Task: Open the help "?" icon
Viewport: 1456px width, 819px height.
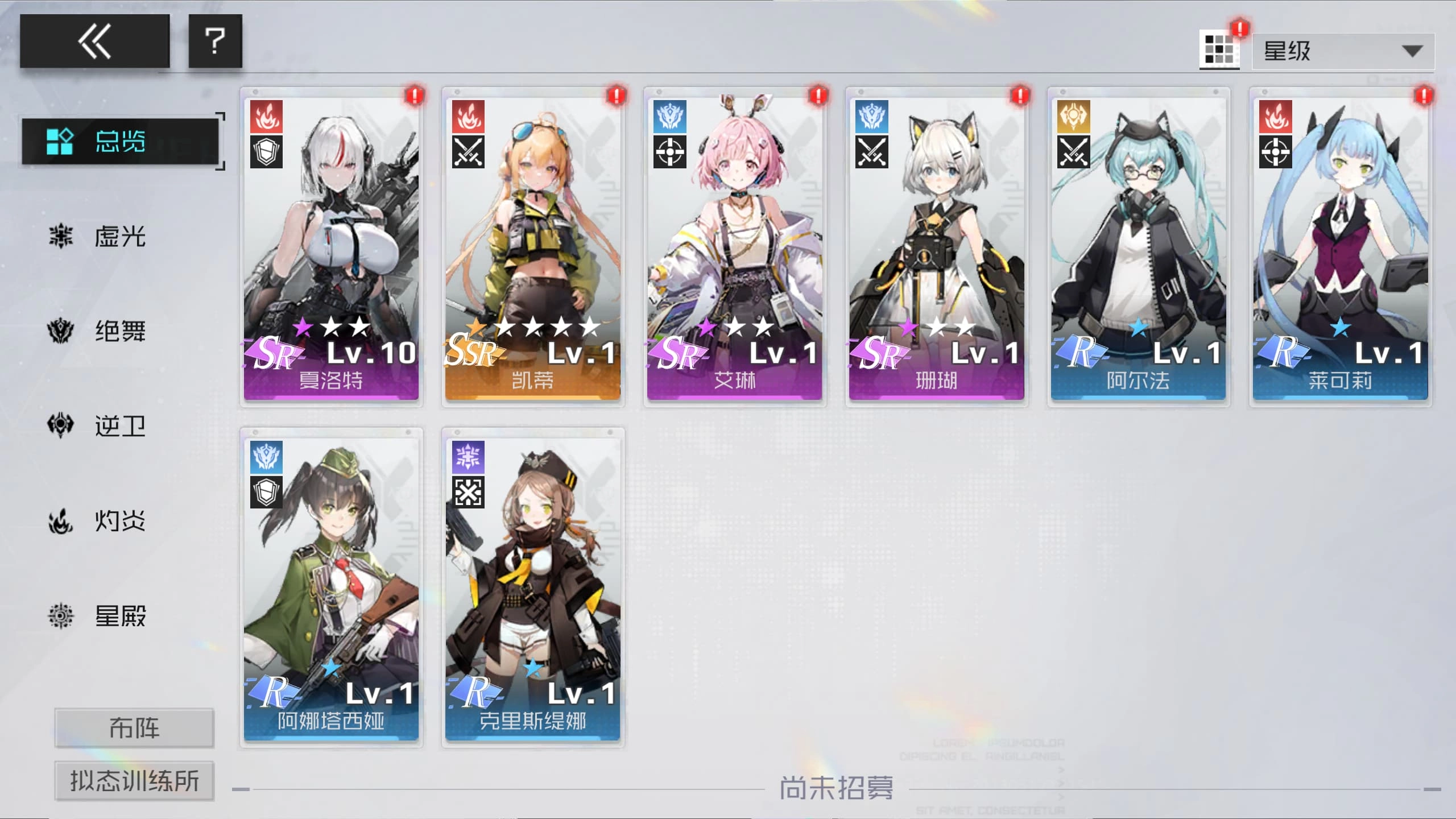Action: pos(215,40)
